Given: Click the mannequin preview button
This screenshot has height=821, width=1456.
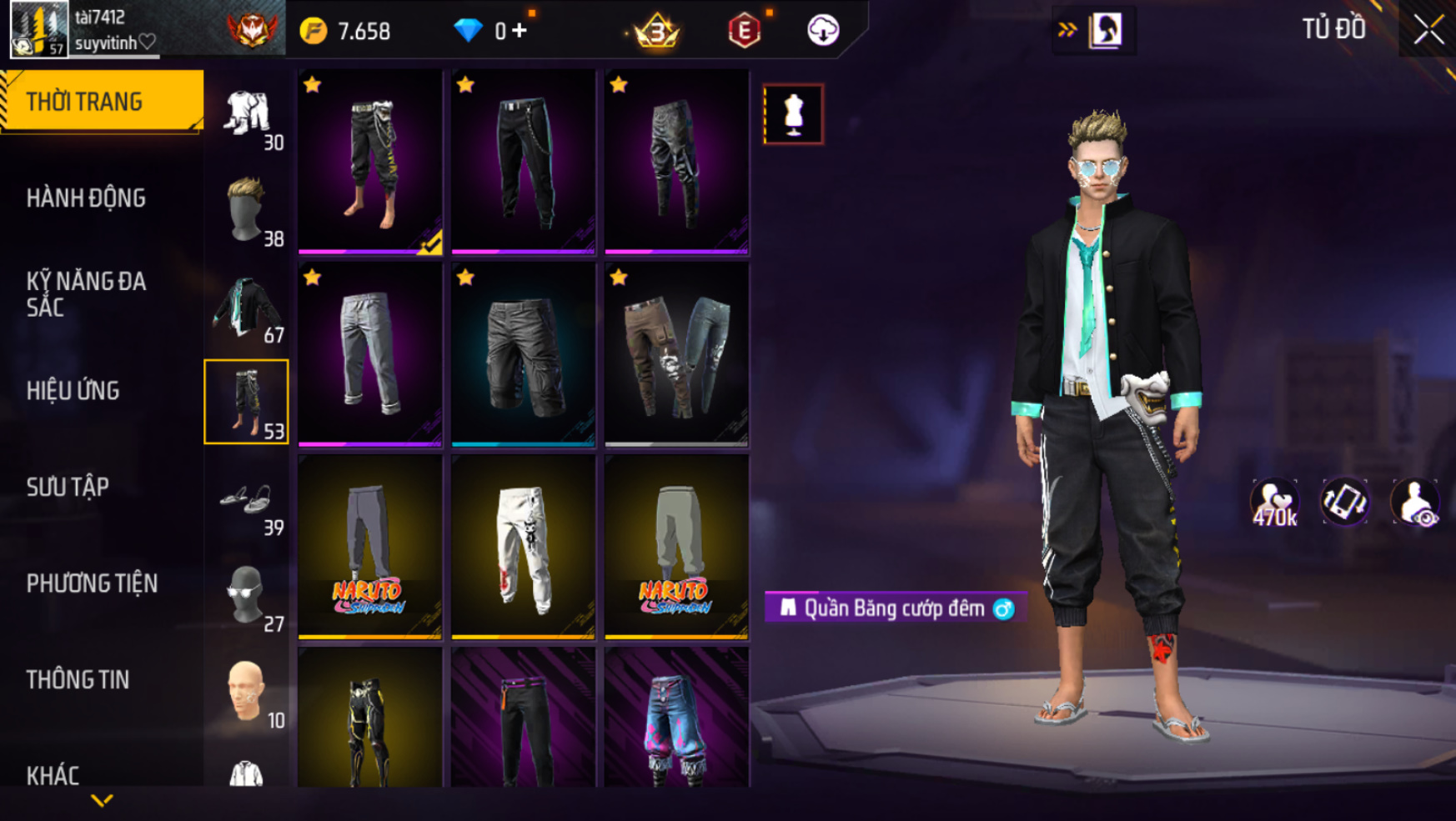Looking at the screenshot, I should tap(793, 114).
